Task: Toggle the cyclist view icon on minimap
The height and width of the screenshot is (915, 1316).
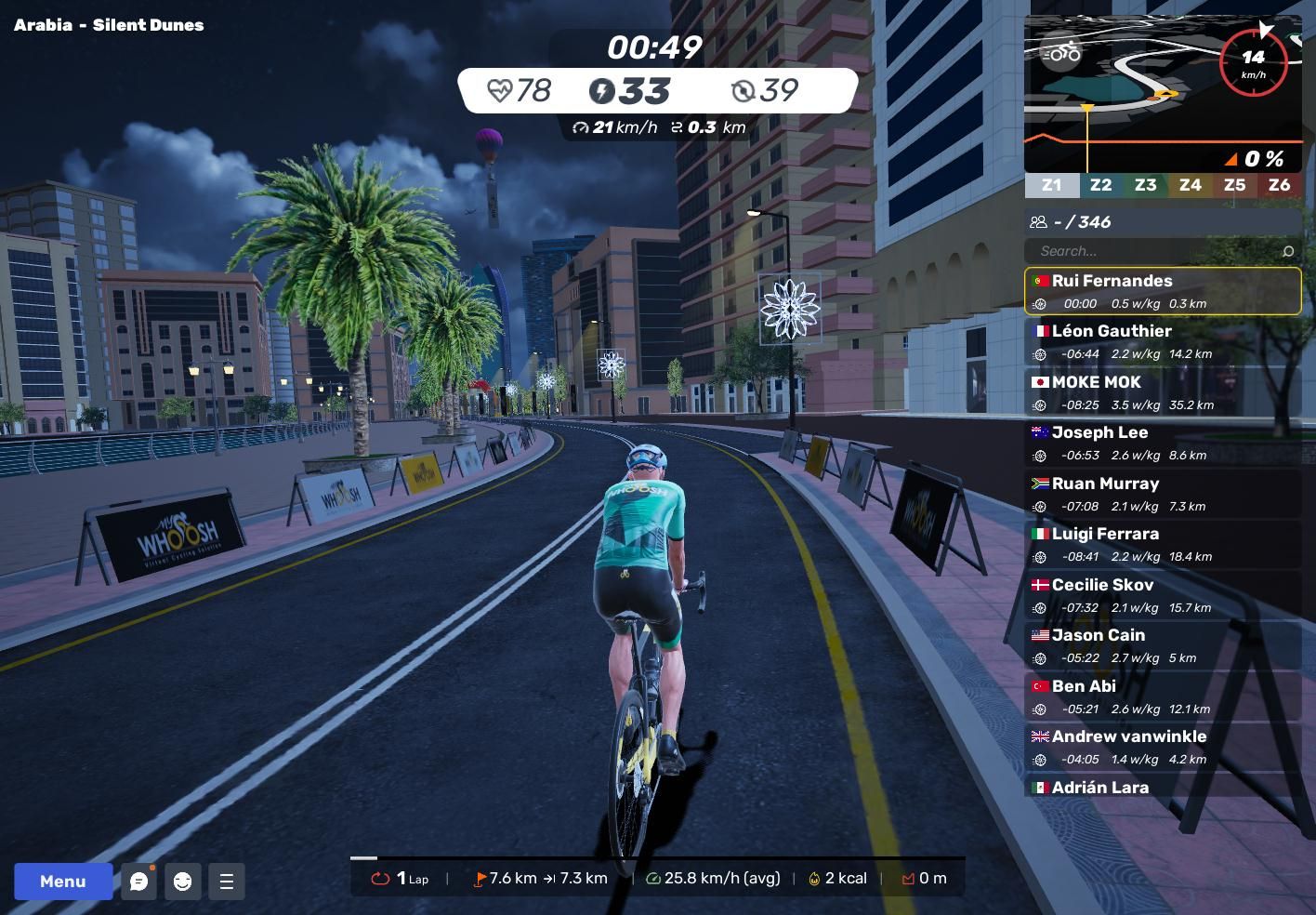Action: [x=1061, y=52]
